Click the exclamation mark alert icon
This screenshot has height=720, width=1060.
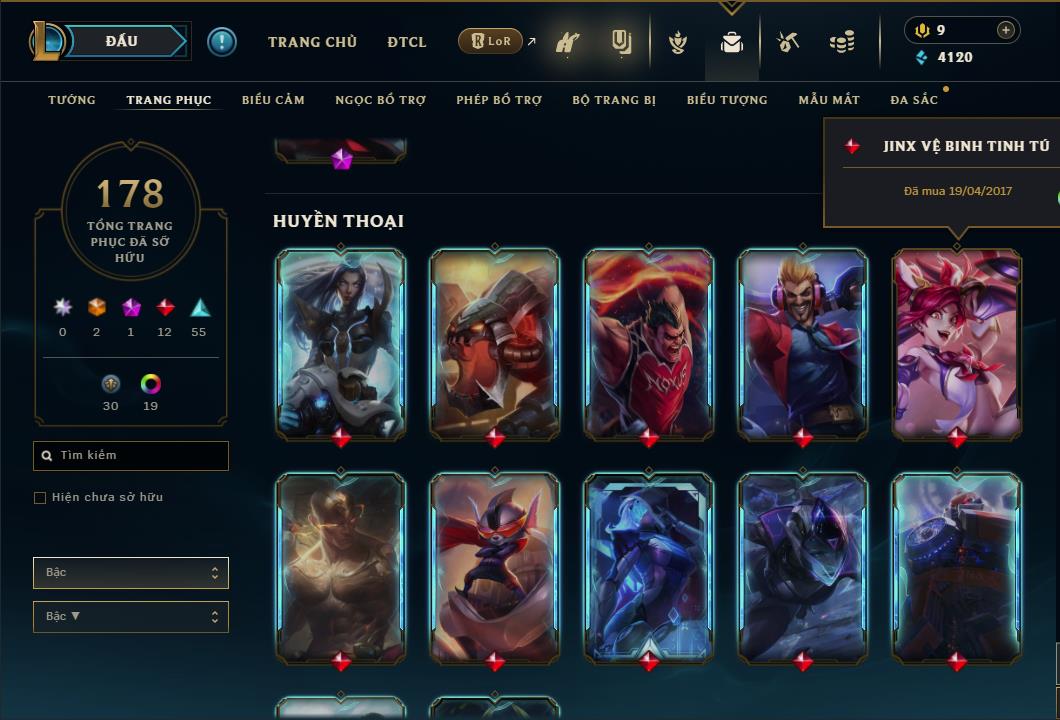click(x=222, y=41)
